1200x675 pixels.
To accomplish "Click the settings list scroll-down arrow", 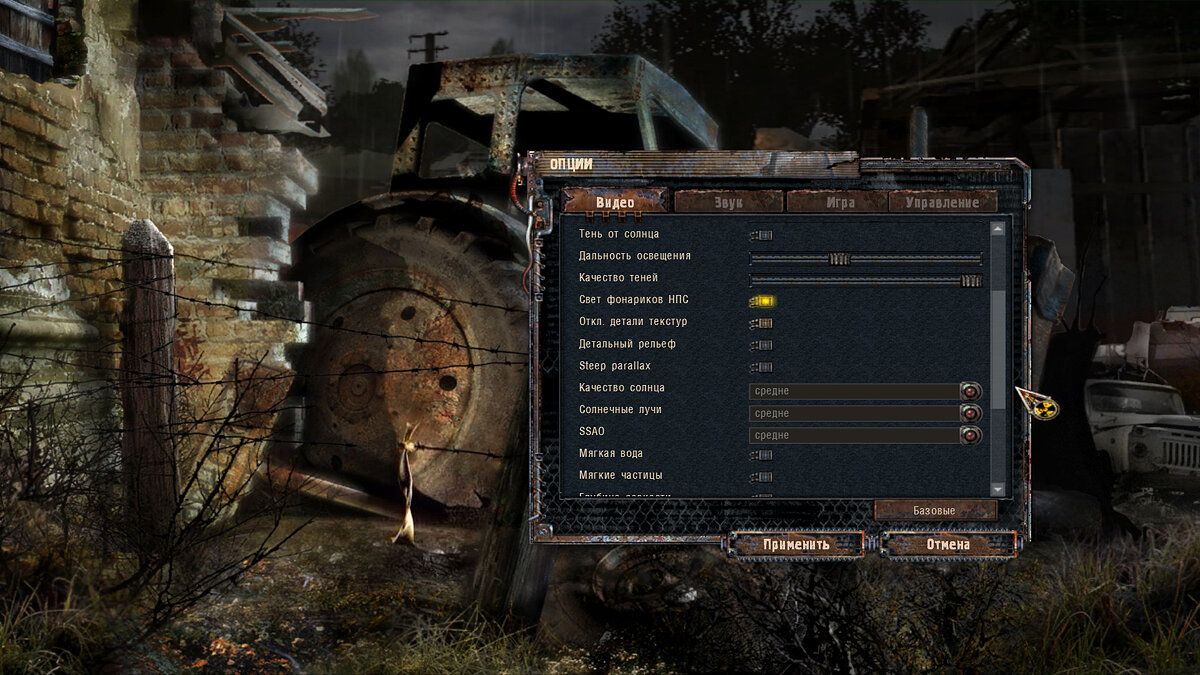I will point(997,488).
